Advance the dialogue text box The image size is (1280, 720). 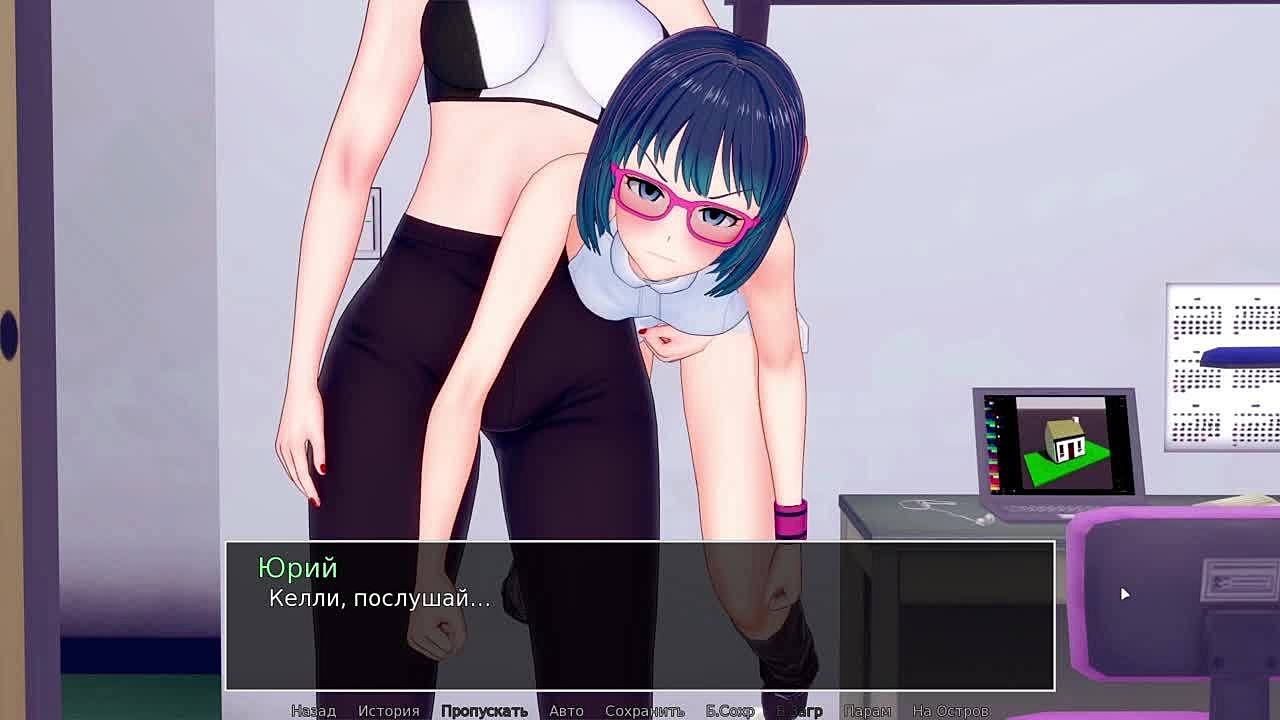pyautogui.click(x=640, y=616)
